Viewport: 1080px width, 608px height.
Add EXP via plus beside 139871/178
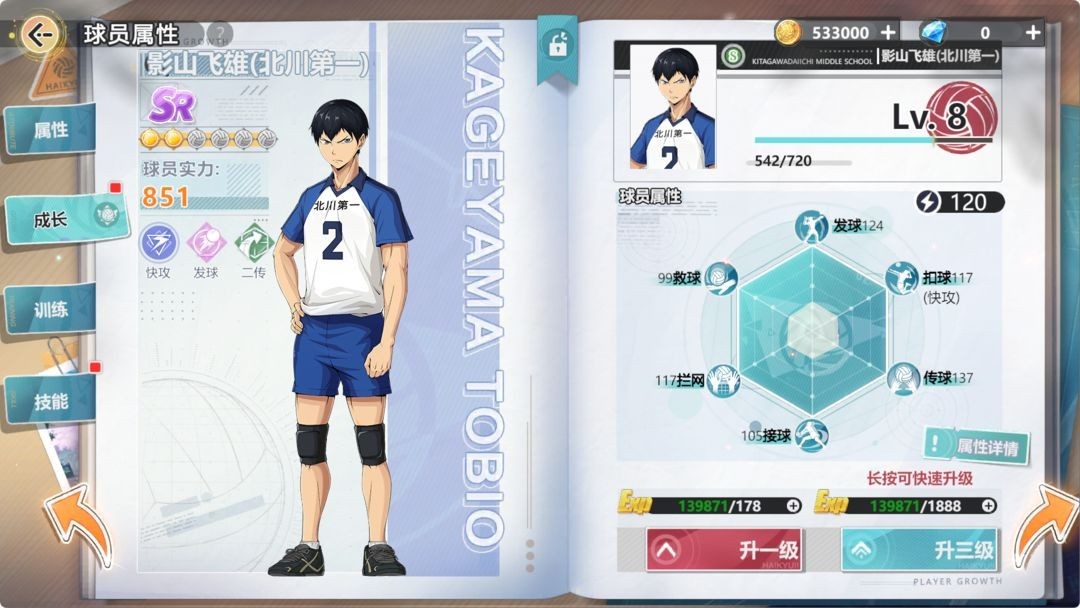tap(793, 506)
